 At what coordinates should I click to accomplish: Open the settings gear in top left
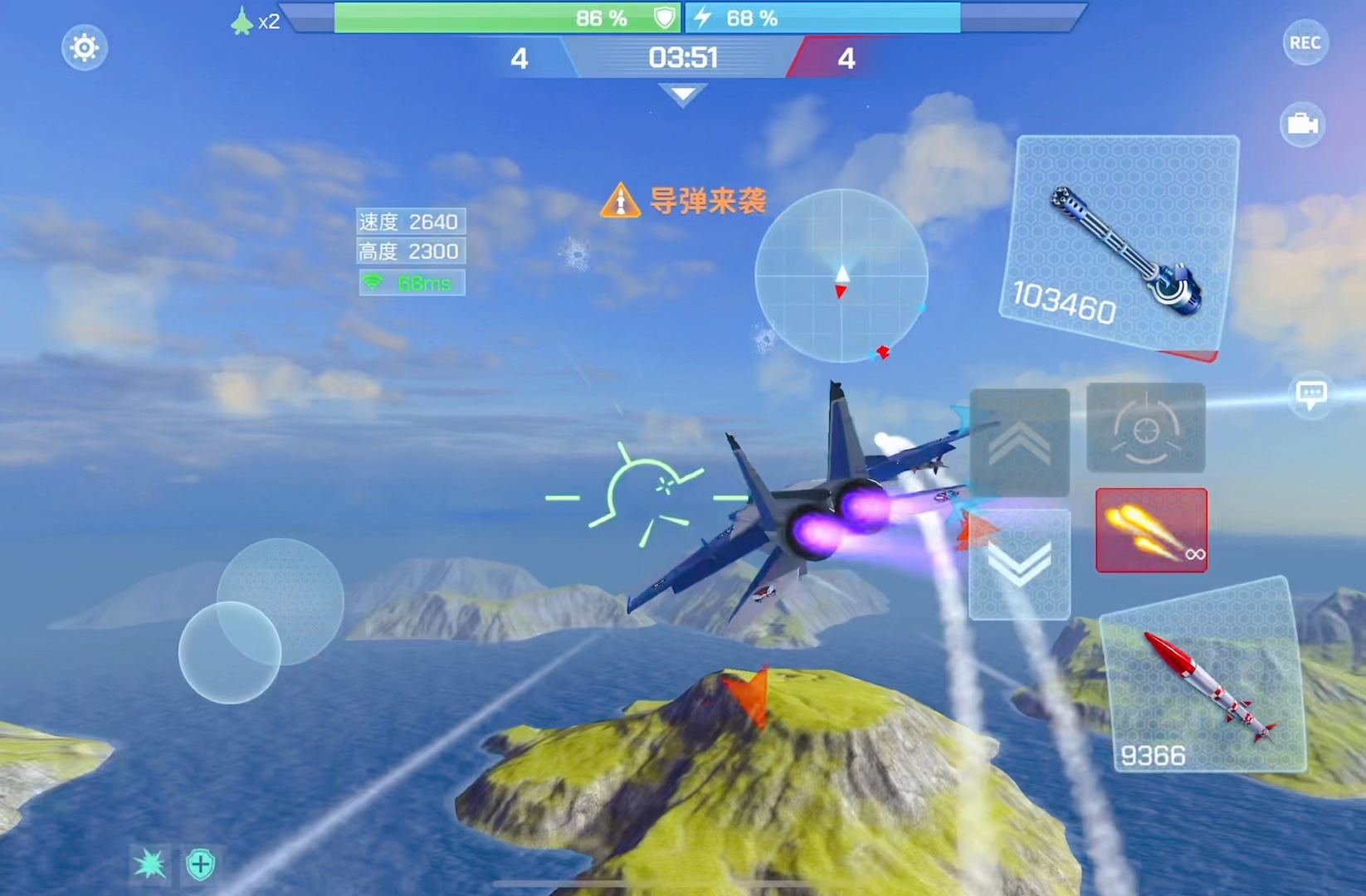pyautogui.click(x=83, y=47)
